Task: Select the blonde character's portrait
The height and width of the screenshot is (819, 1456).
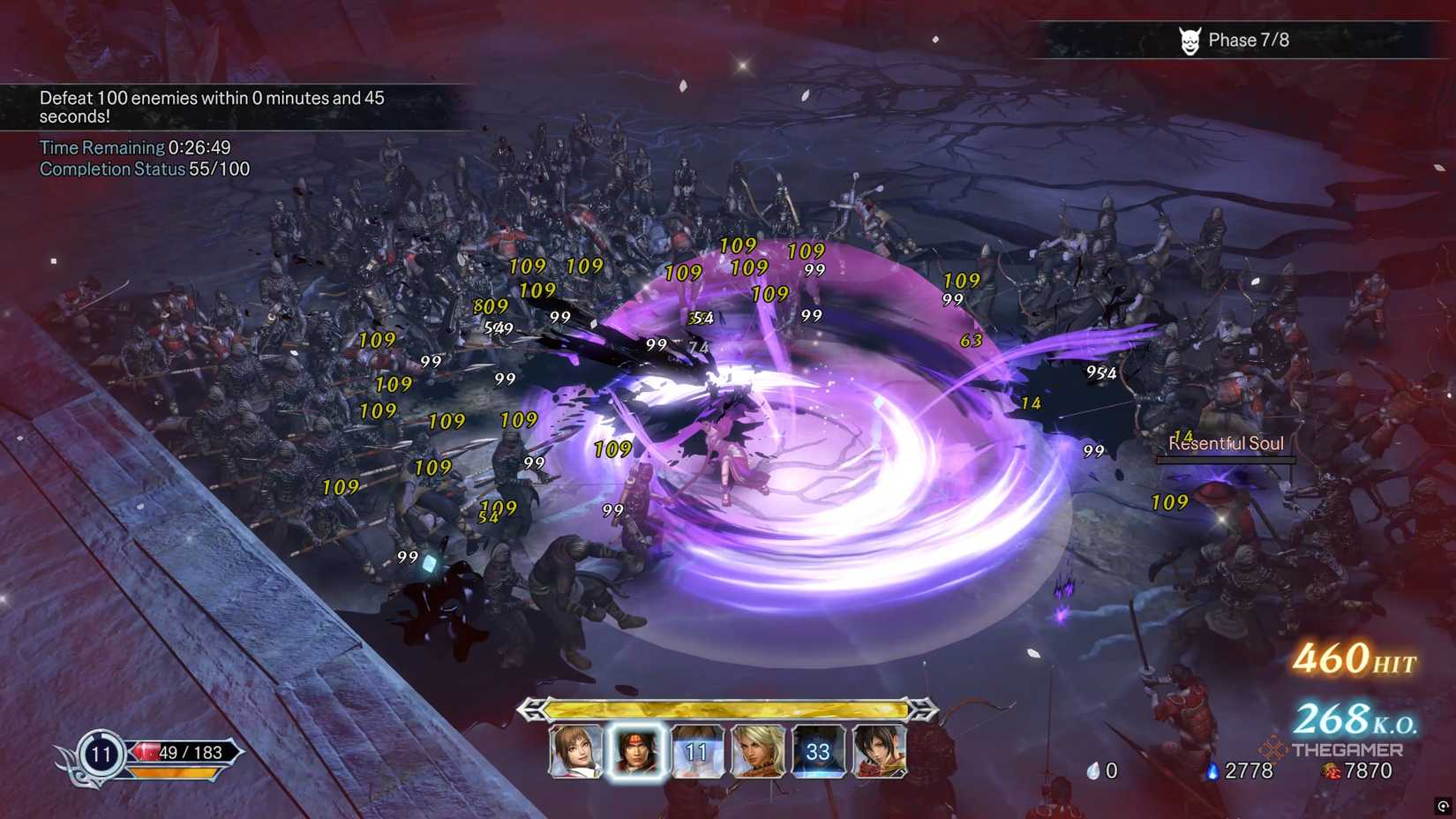Action: click(x=757, y=751)
